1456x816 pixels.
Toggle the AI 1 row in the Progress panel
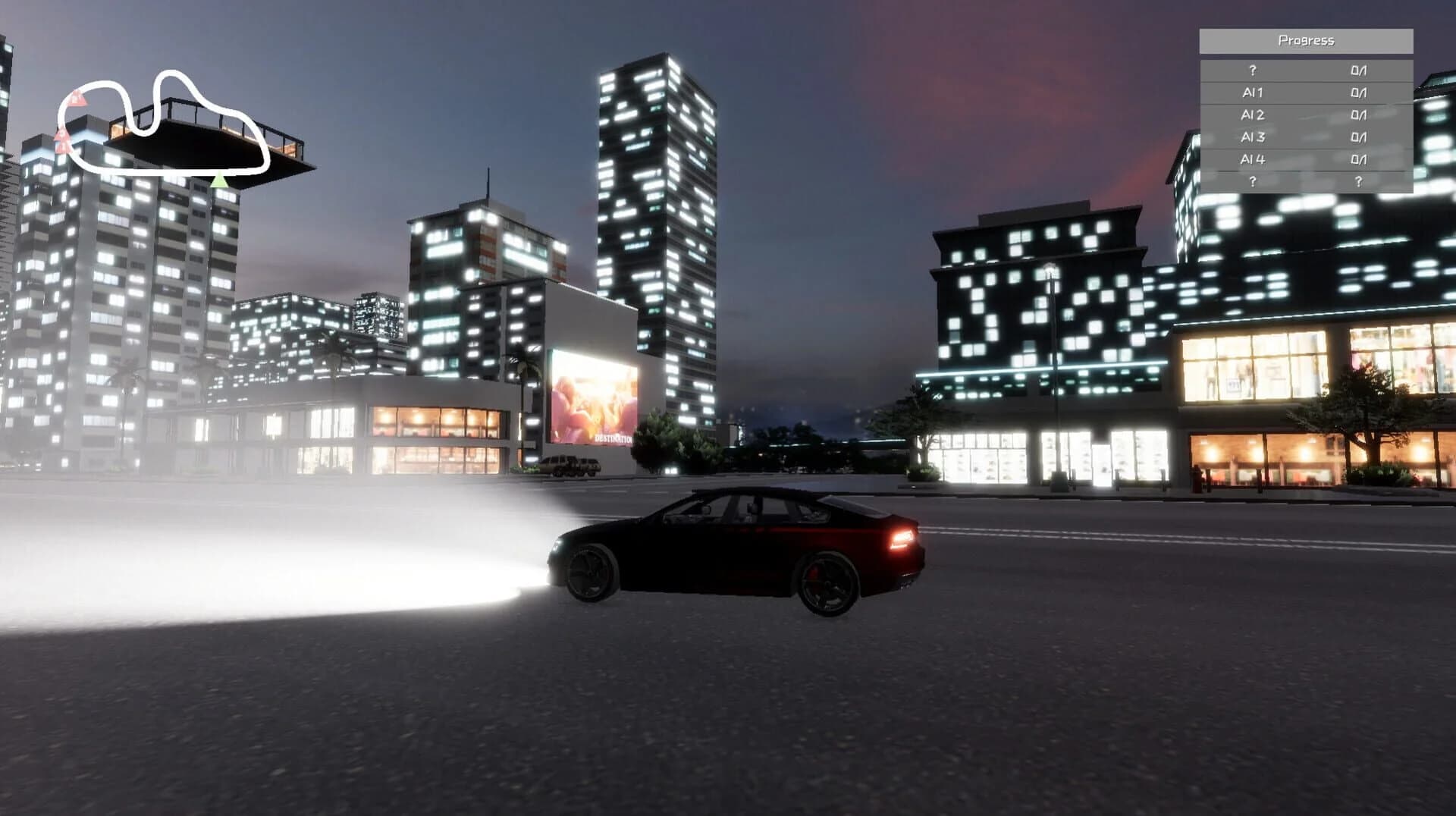(1251, 93)
